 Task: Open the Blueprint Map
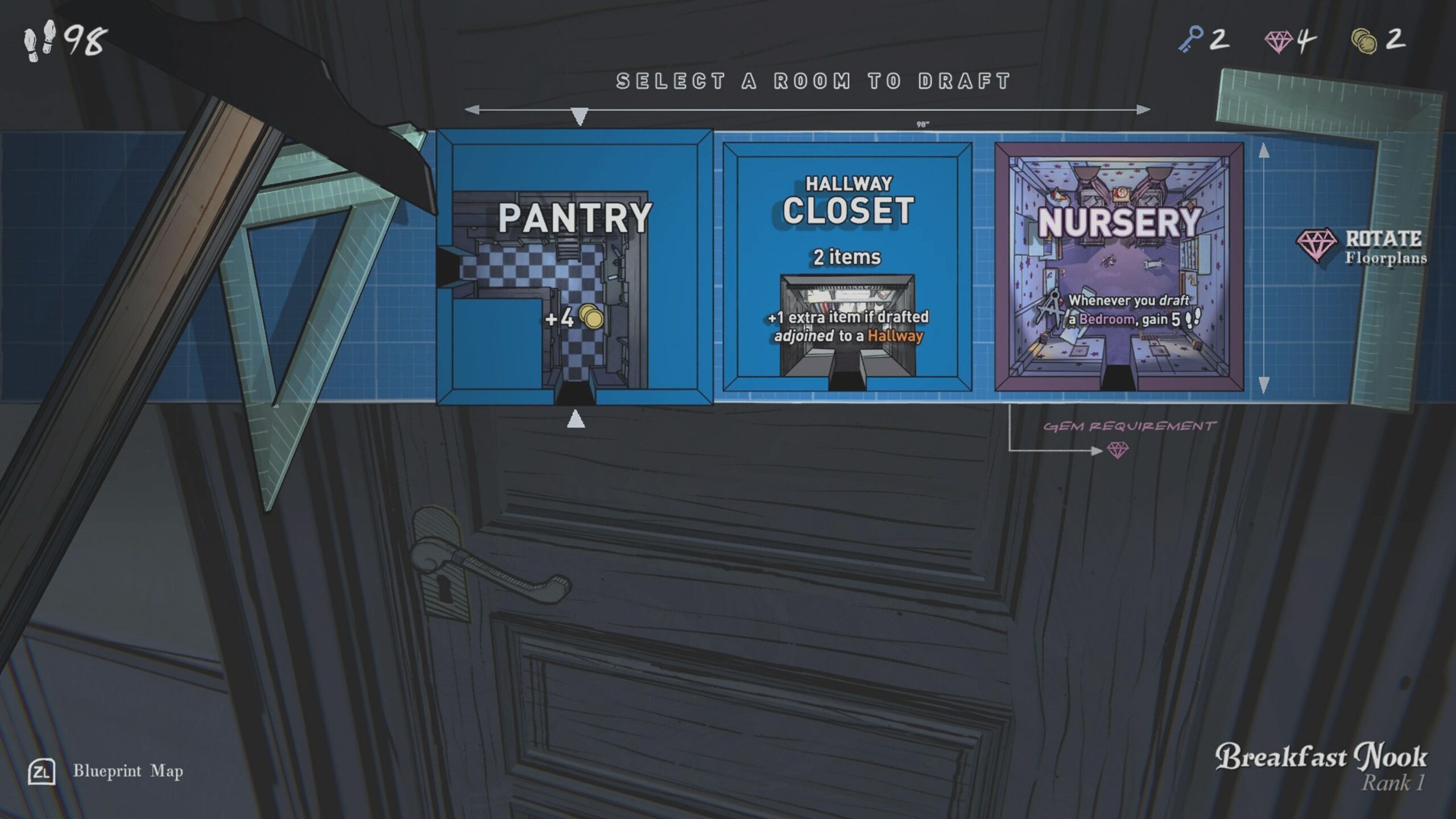coord(106,771)
